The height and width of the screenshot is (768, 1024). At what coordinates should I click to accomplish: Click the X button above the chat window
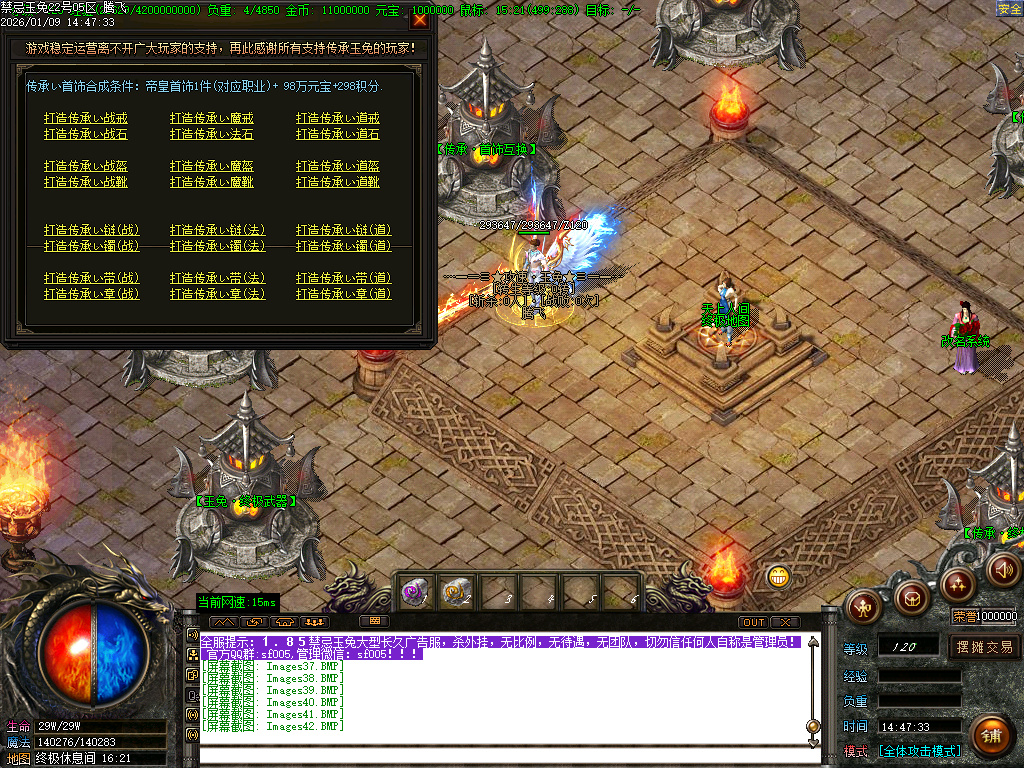click(x=785, y=622)
